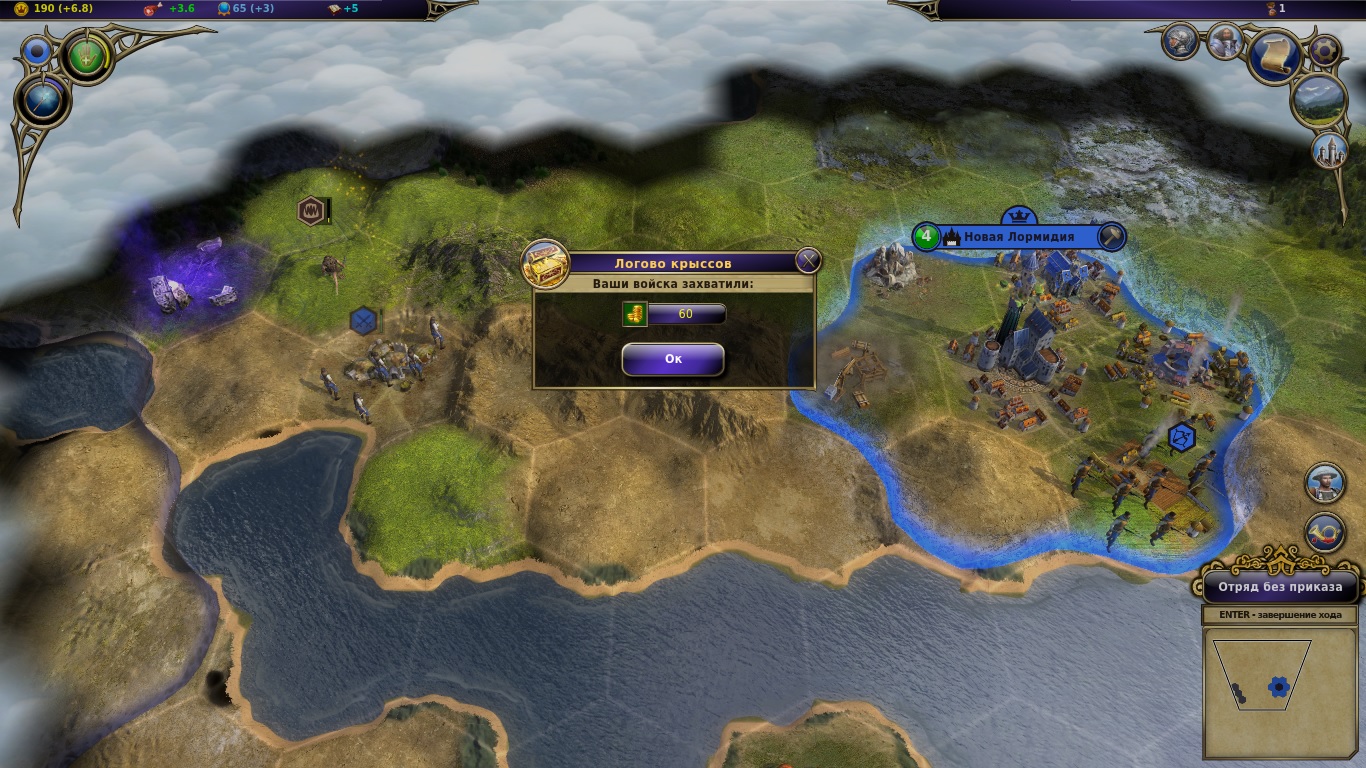Viewport: 1366px width, 768px height.
Task: Click the hammer icon on the city banner
Action: click(x=1111, y=236)
